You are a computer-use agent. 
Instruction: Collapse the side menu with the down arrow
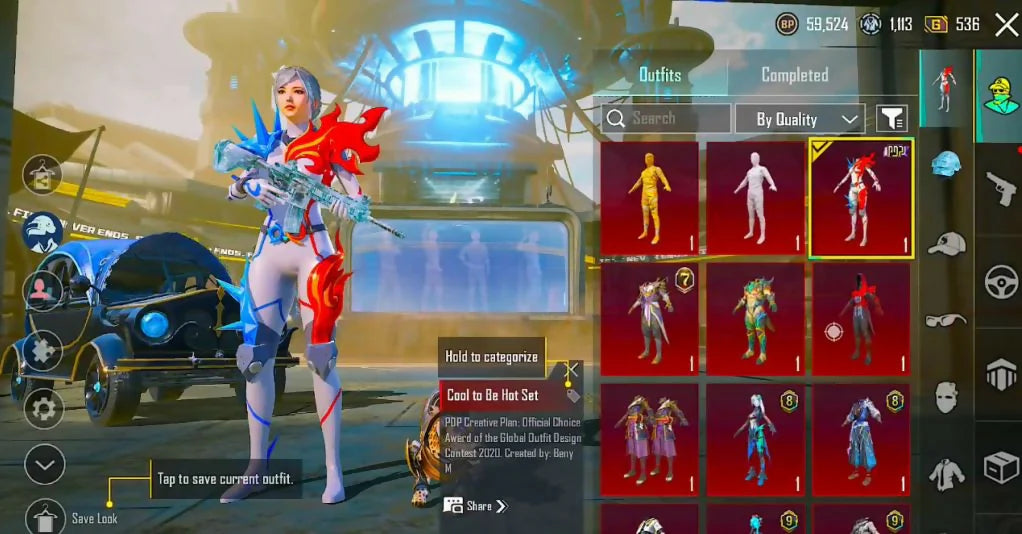point(43,464)
